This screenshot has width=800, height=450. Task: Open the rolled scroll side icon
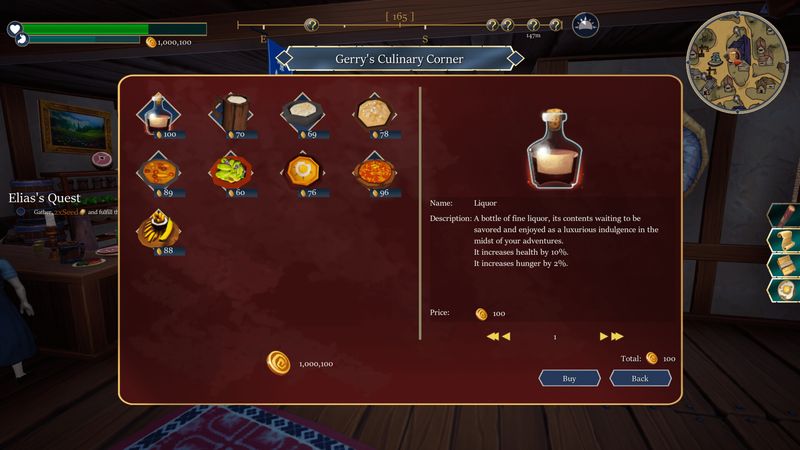tap(784, 240)
